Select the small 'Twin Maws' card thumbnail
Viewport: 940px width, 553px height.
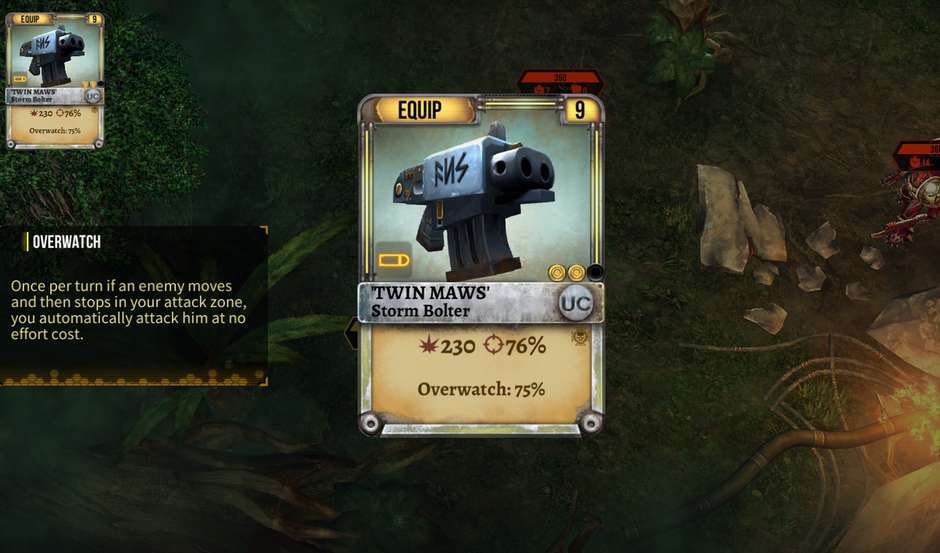click(54, 80)
